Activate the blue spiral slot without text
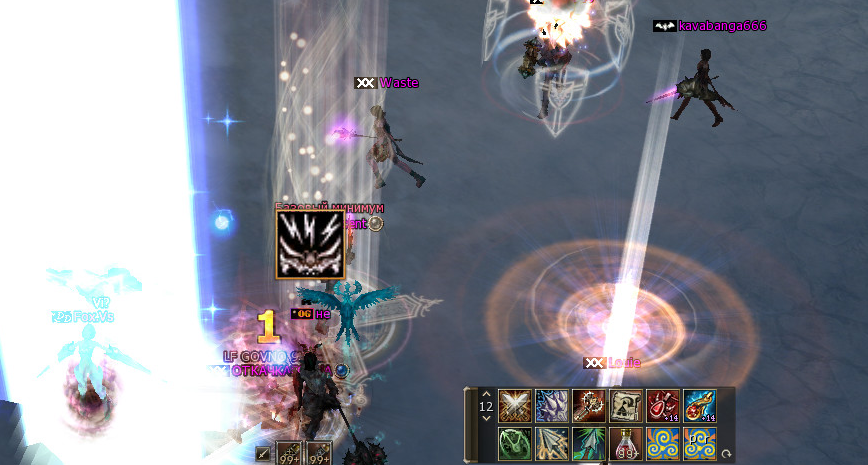This screenshot has width=868, height=465. (x=663, y=443)
